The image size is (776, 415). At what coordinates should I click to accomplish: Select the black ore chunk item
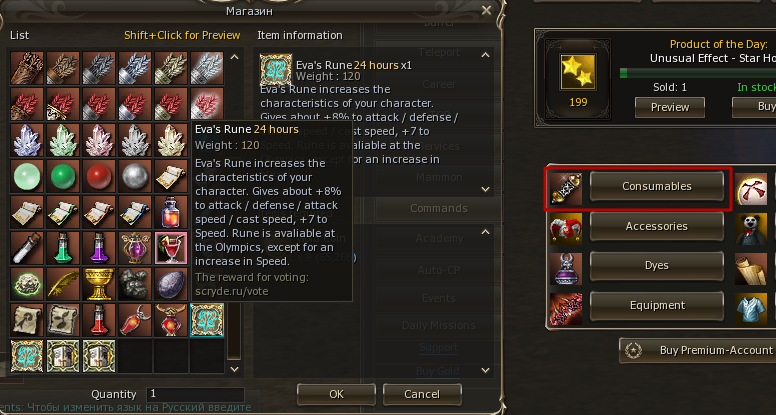click(135, 283)
